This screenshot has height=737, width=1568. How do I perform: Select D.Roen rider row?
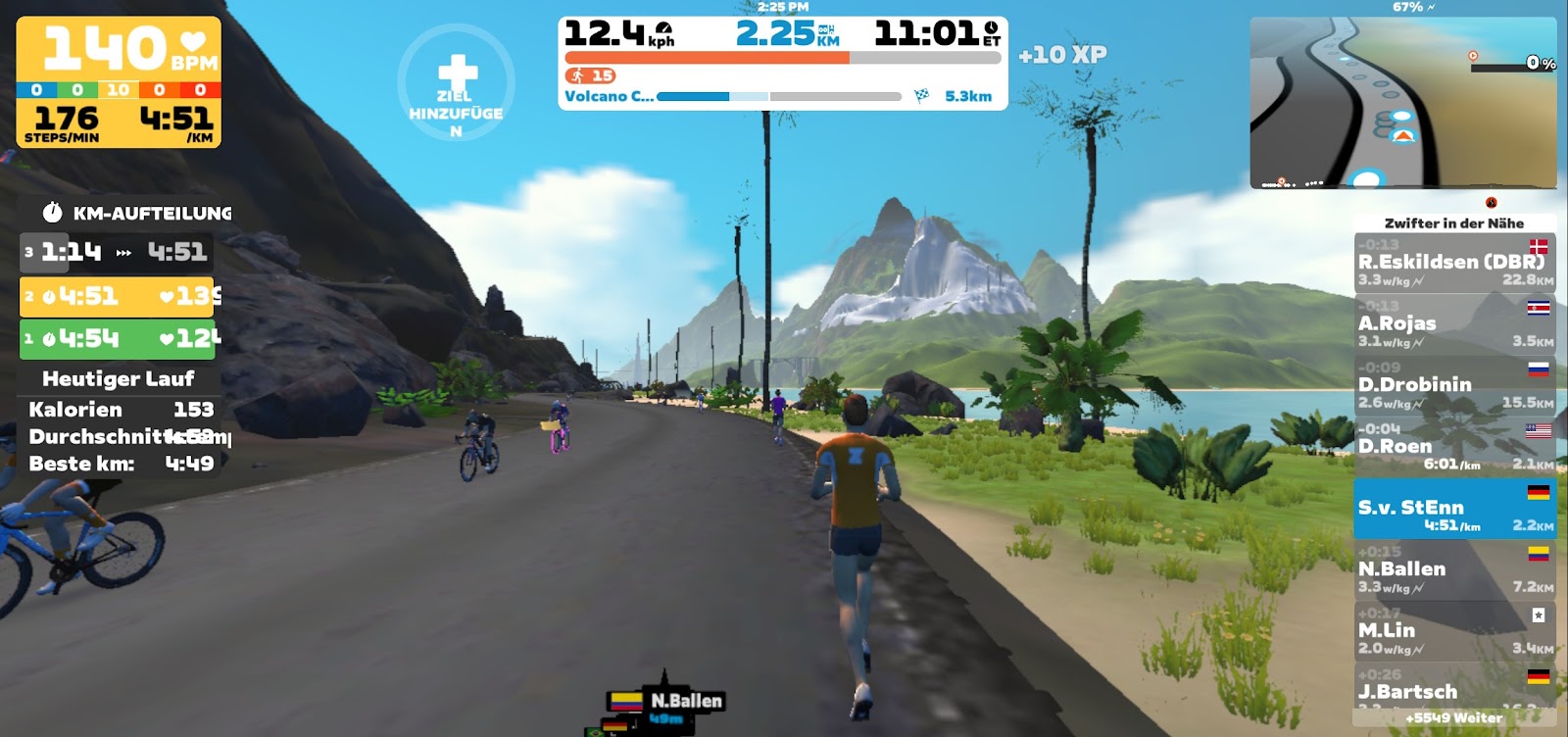pos(1454,447)
